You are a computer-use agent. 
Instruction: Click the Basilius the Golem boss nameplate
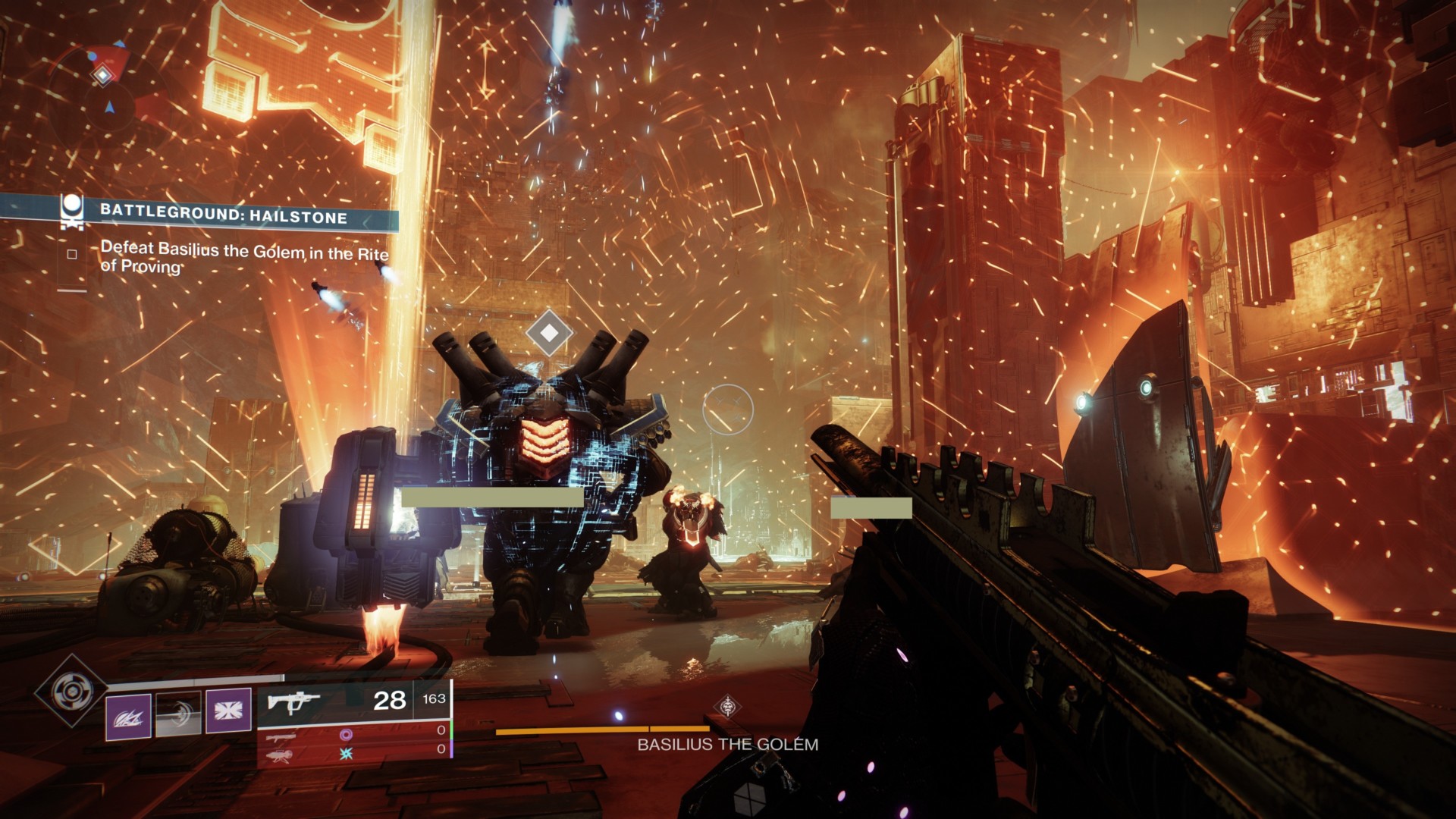click(x=727, y=745)
